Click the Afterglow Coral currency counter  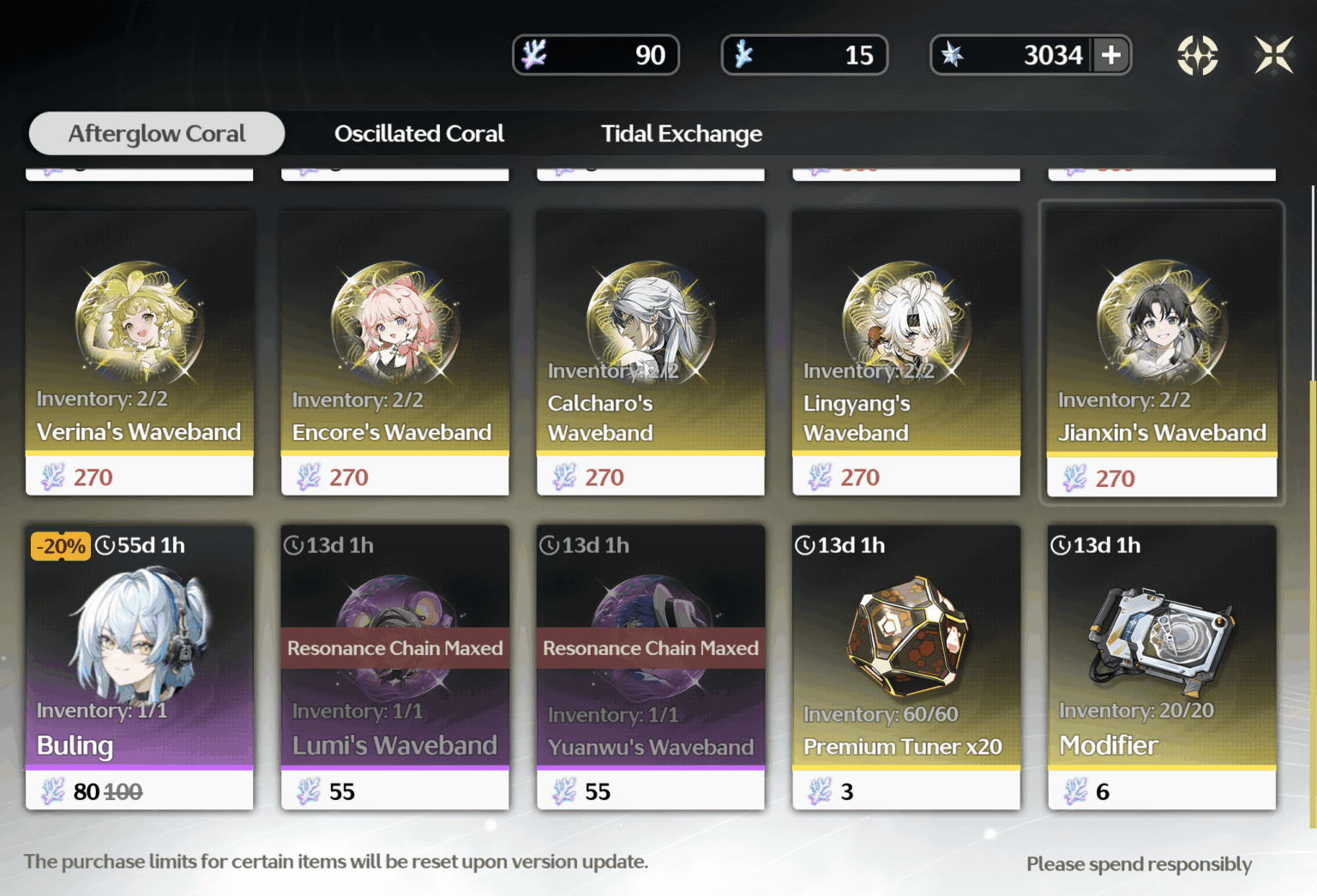coord(596,55)
